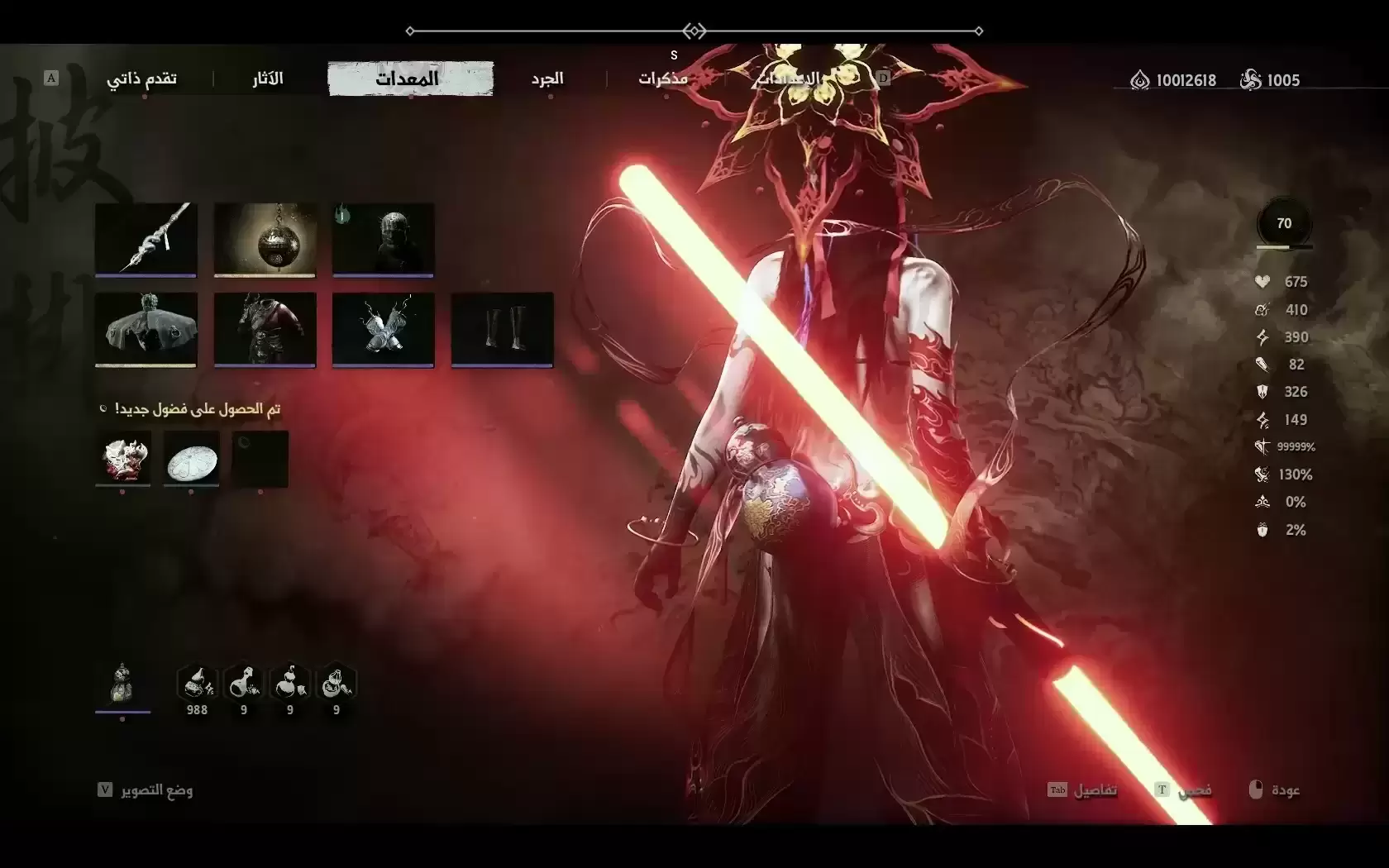Choose the white disc curio slot

click(x=192, y=458)
